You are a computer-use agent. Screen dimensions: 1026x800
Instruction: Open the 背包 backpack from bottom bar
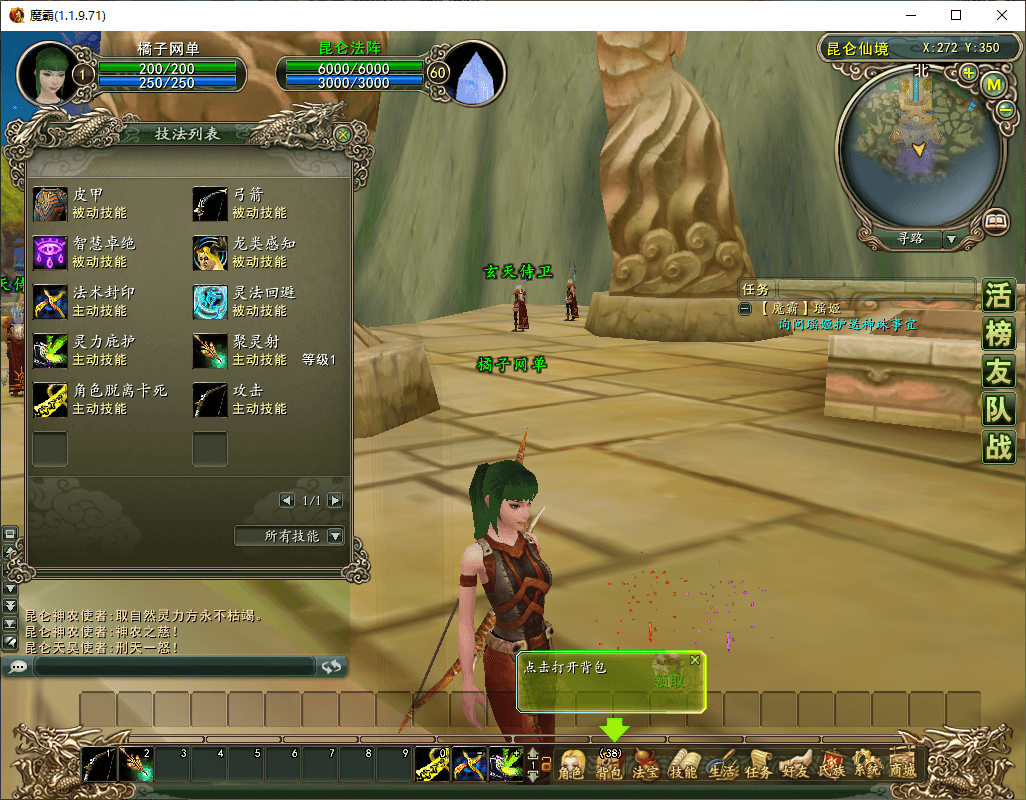pos(609,766)
